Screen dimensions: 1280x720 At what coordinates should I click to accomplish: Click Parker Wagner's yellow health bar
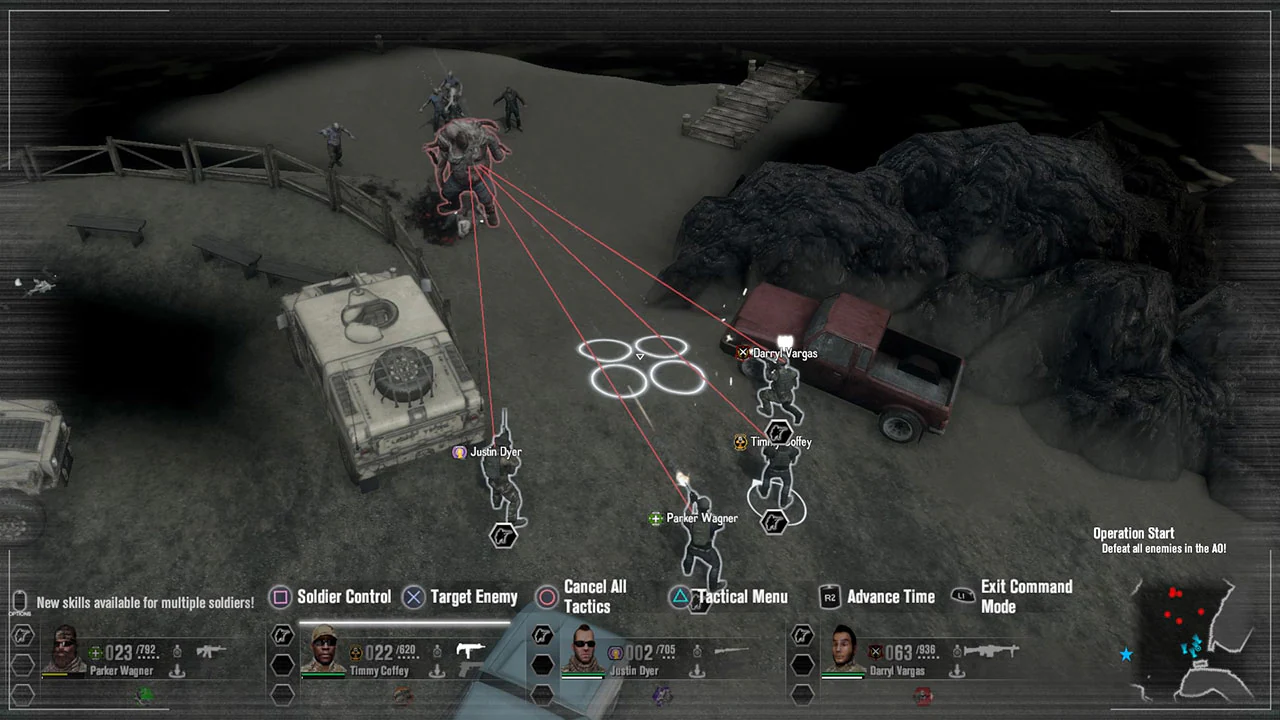[55, 674]
